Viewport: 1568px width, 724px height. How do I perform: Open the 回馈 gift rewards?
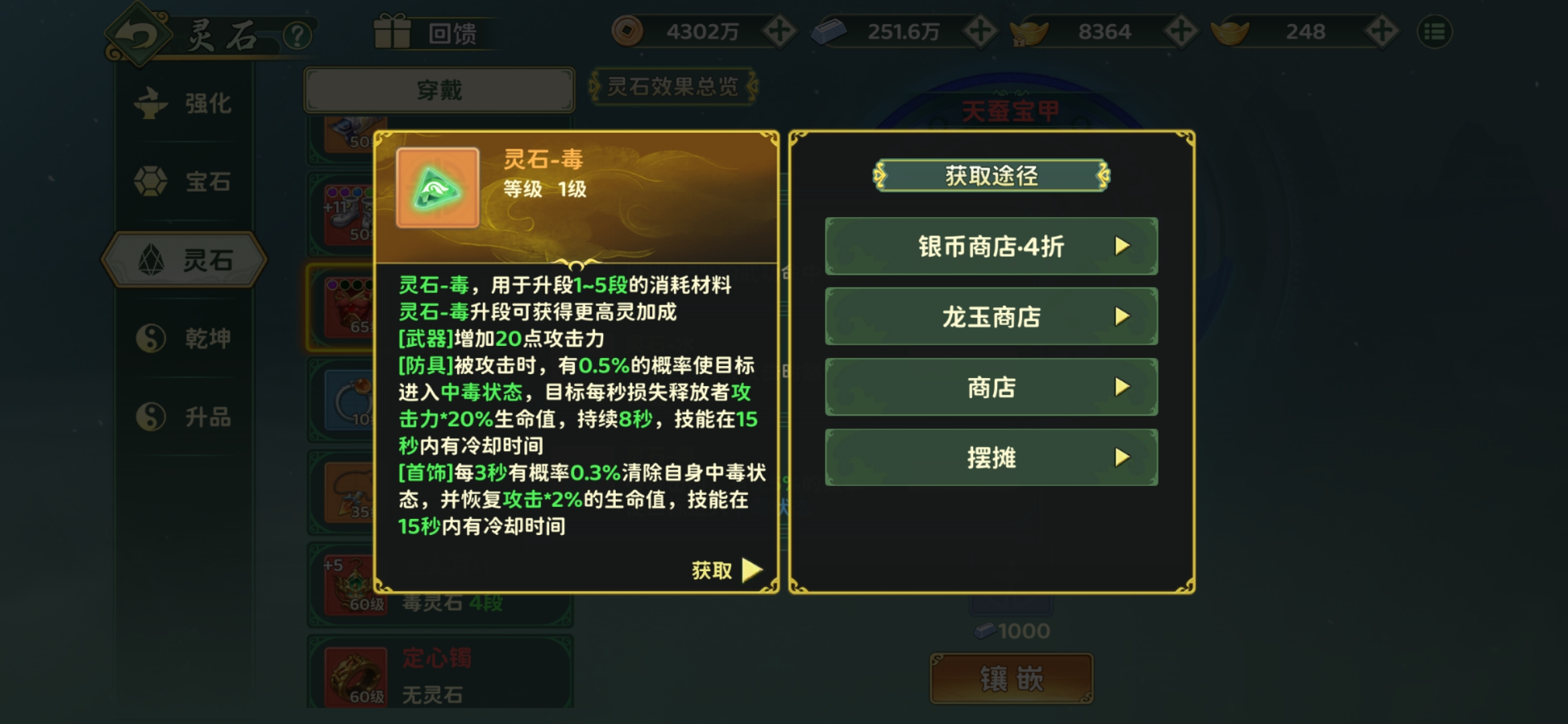coord(429,33)
